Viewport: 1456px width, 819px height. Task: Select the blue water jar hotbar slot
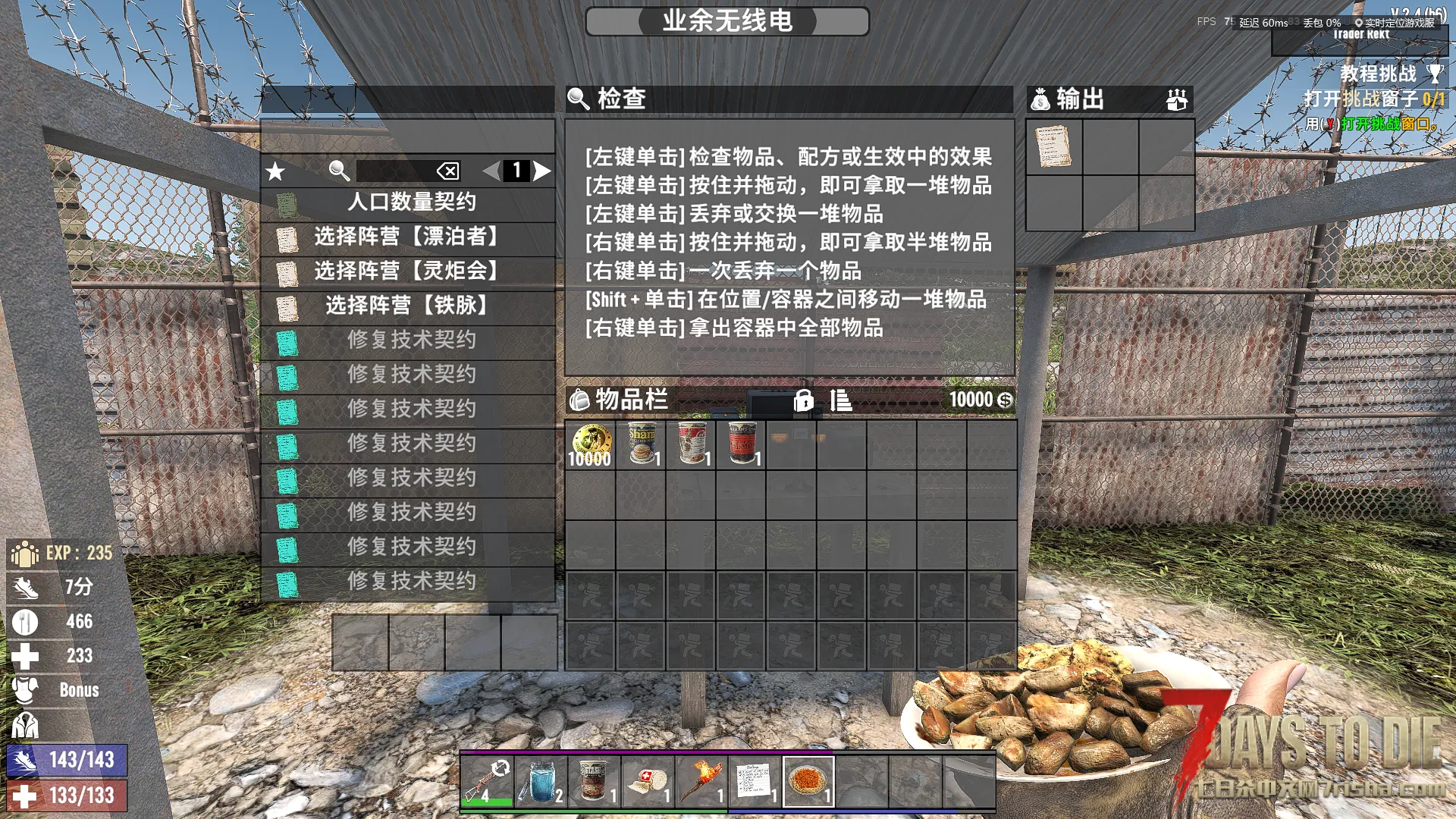(x=541, y=782)
